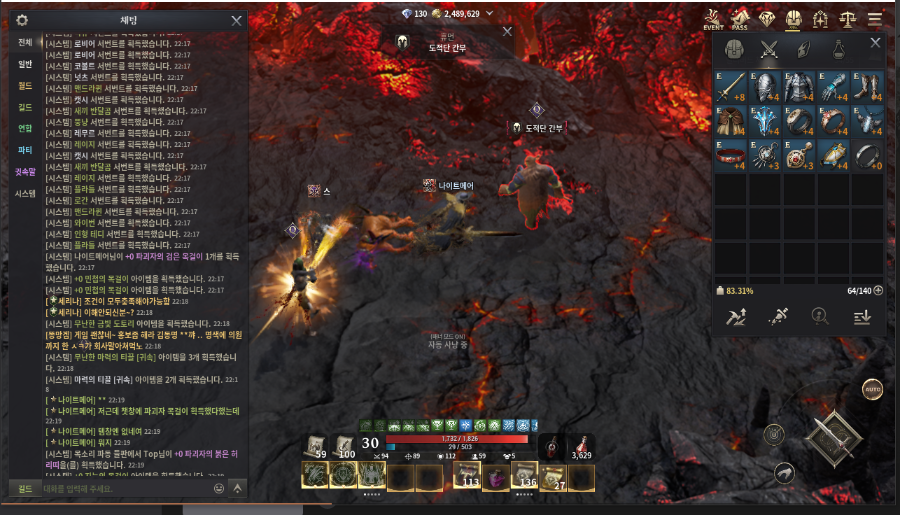Open the EVENT menu icon
Image resolution: width=900 pixels, height=515 pixels.
point(713,20)
